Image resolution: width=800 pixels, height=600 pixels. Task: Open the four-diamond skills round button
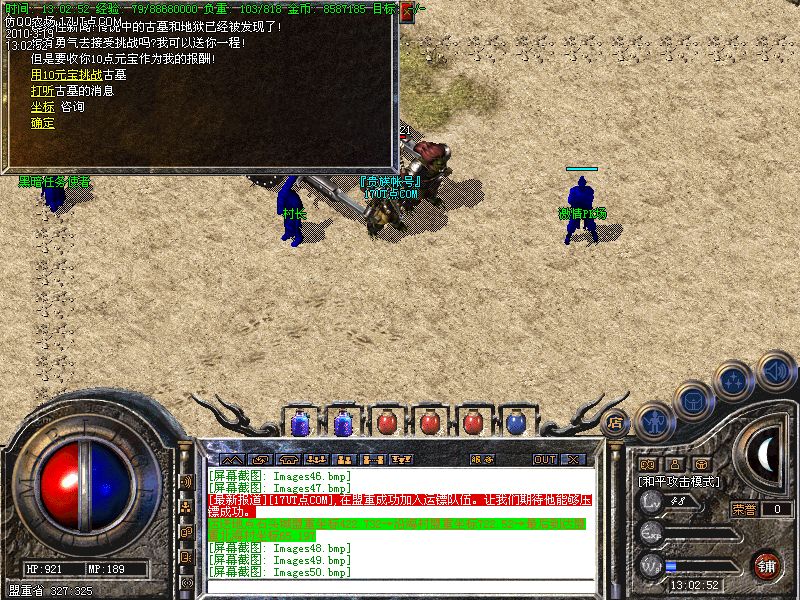pyautogui.click(x=735, y=381)
